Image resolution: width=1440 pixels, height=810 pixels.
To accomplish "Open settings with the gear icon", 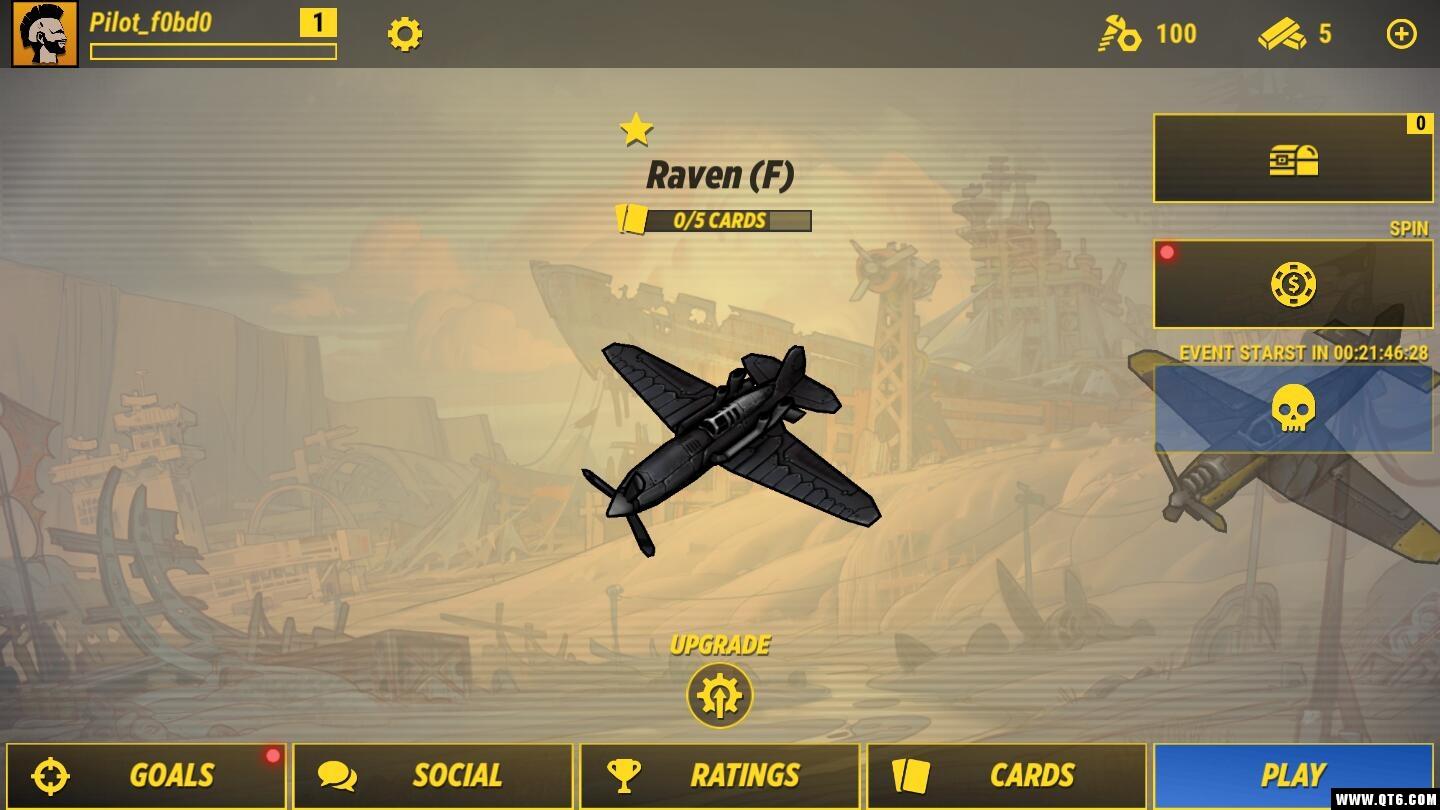I will click(x=405, y=35).
